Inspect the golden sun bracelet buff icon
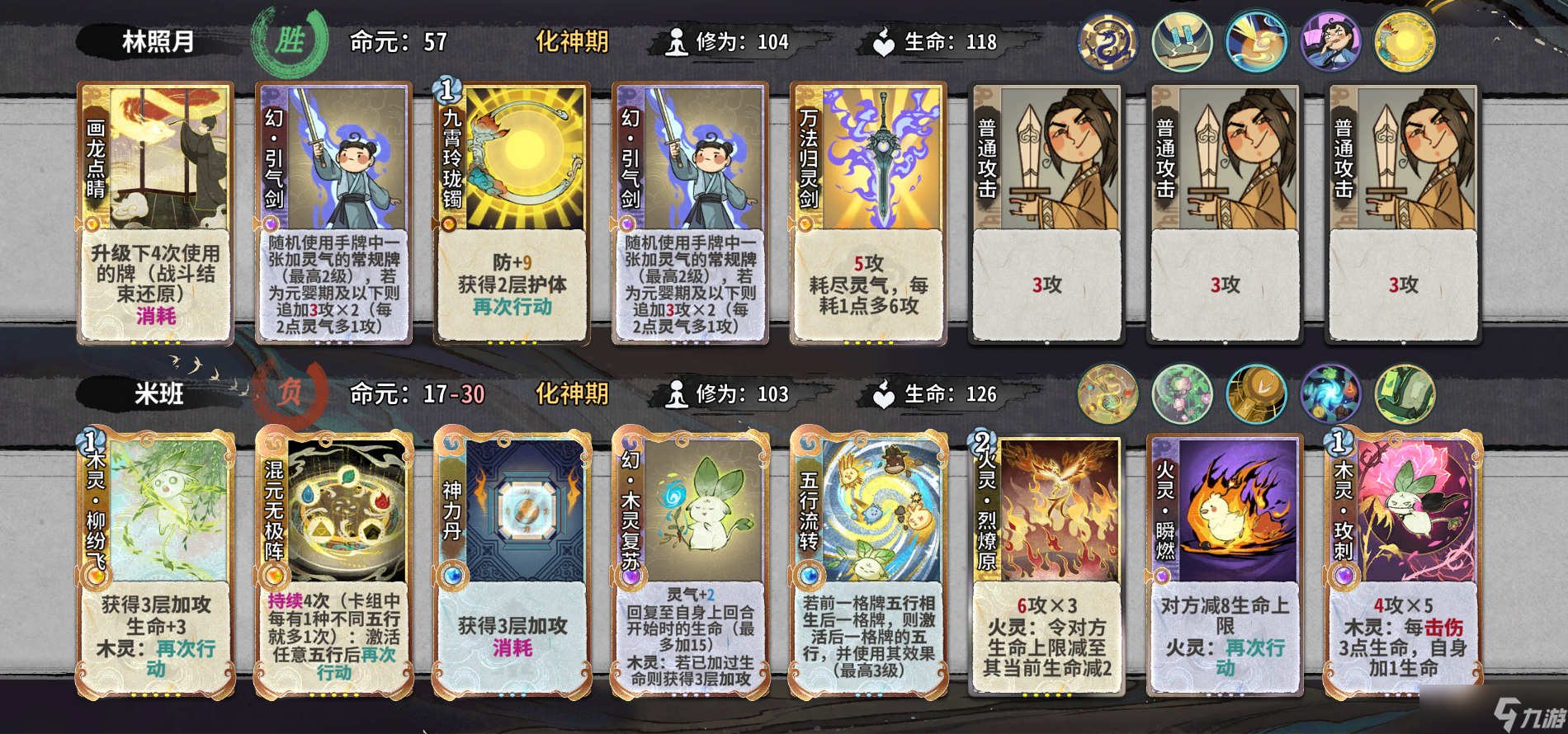The width and height of the screenshot is (1568, 734). [x=1407, y=40]
